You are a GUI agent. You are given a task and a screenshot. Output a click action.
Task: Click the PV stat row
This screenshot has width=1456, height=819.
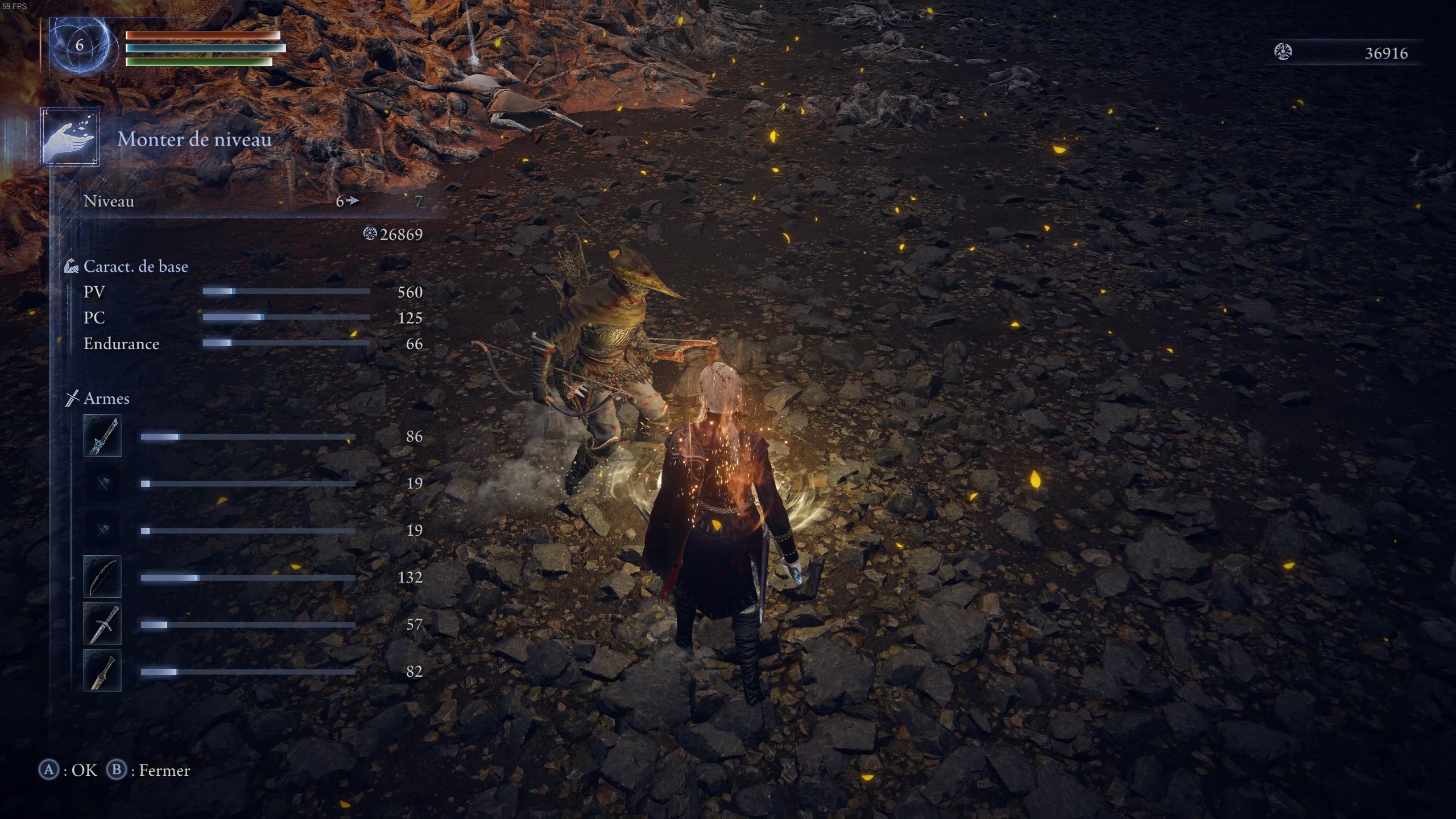253,292
